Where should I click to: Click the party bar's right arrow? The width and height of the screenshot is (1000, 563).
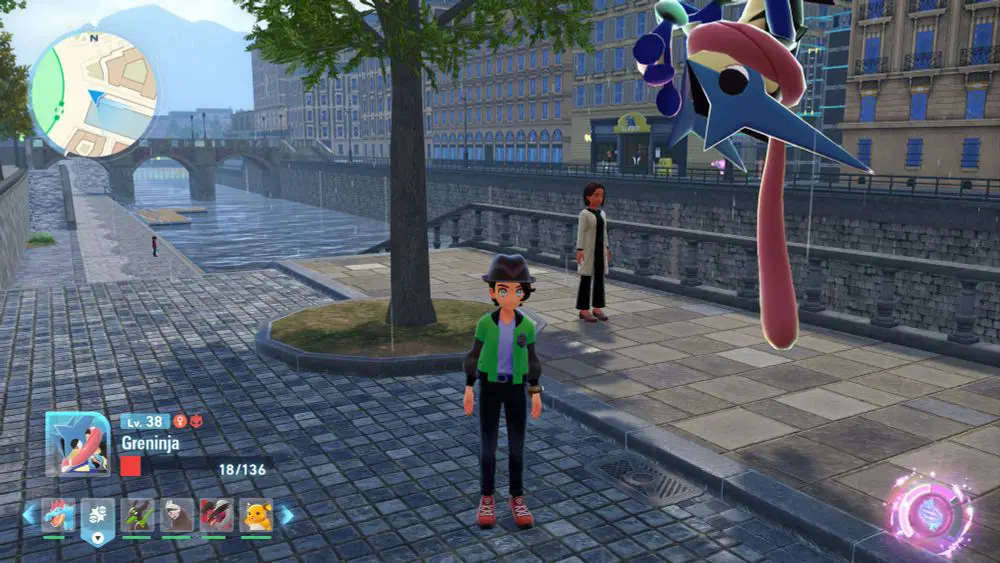pyautogui.click(x=286, y=515)
